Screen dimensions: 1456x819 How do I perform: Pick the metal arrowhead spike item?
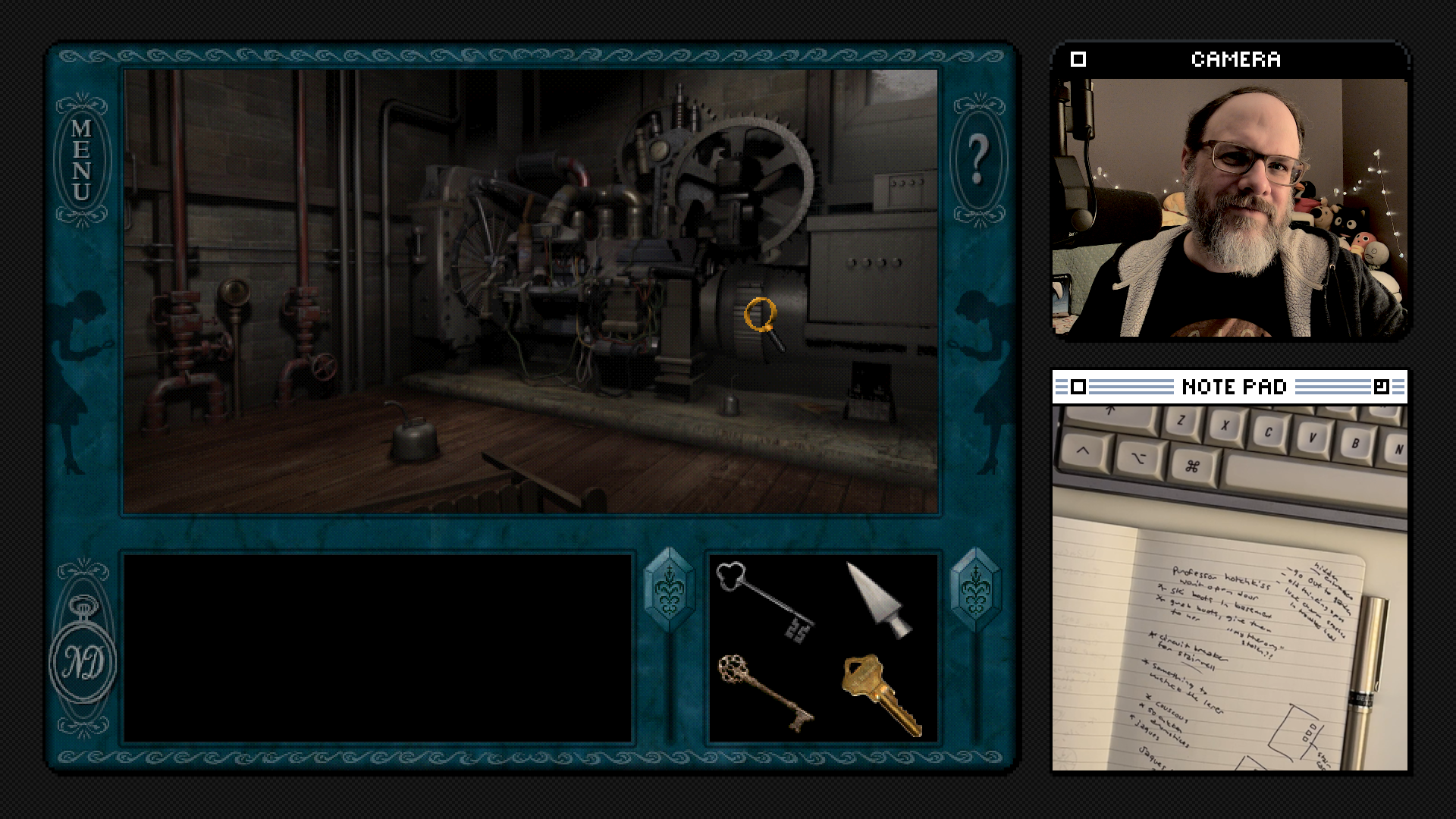click(x=880, y=601)
